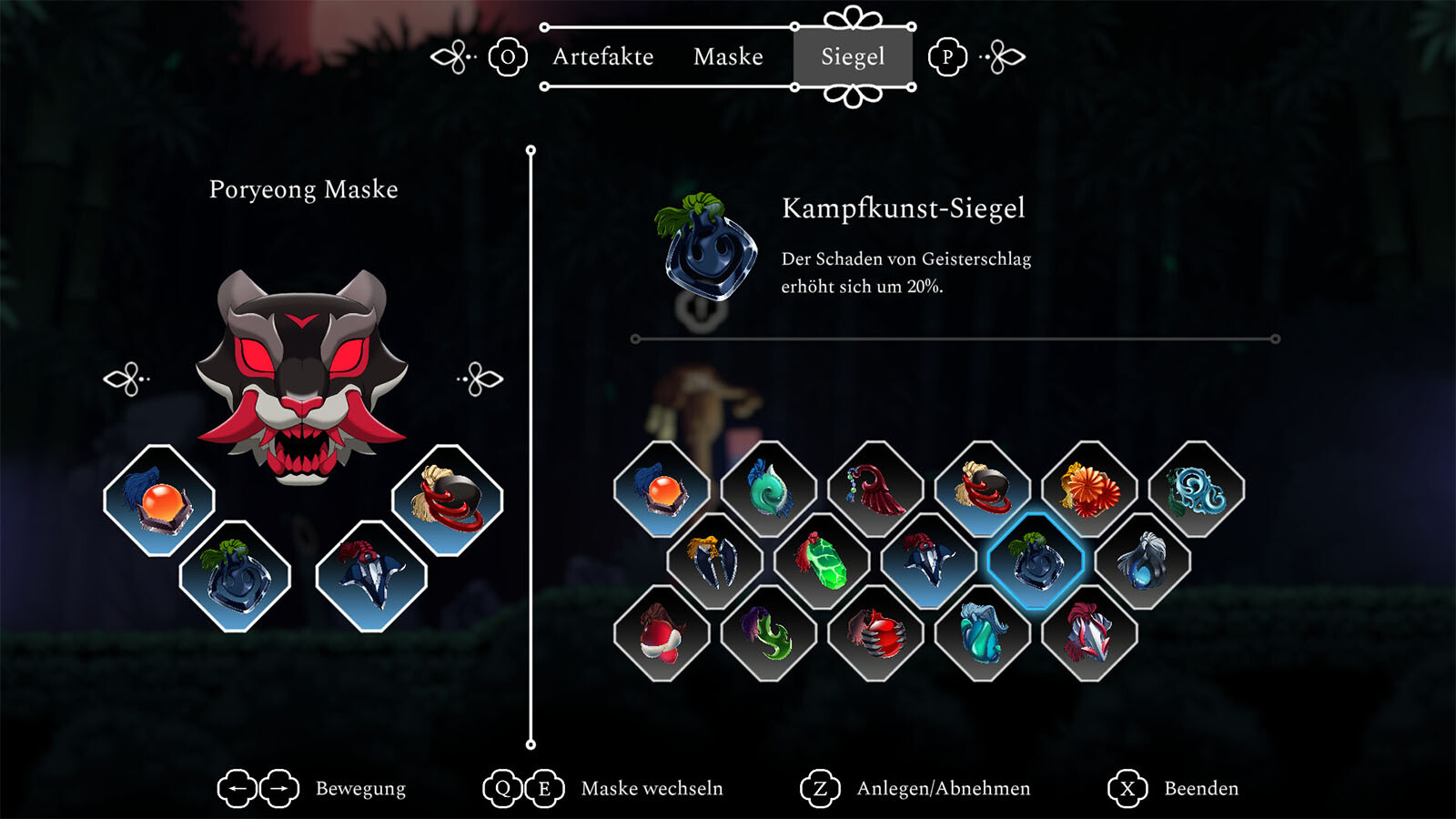
Task: Select the dark blue claws seal with gold tassel
Action: 715,561
